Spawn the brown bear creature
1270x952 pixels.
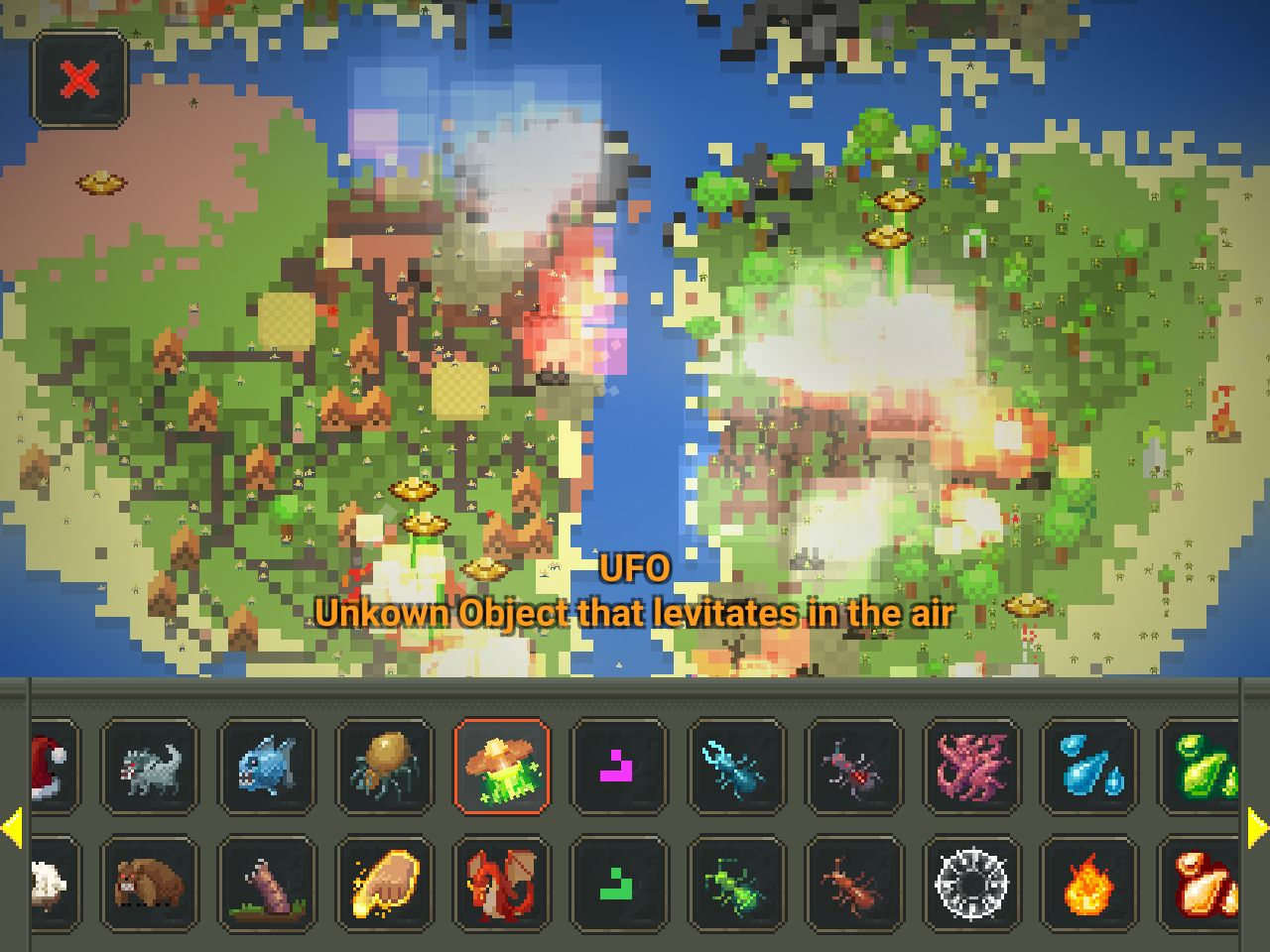pos(149,886)
